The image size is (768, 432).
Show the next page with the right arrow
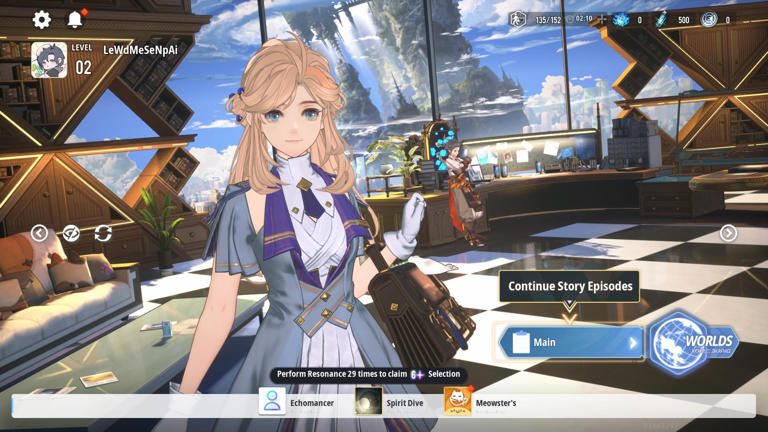click(x=728, y=233)
